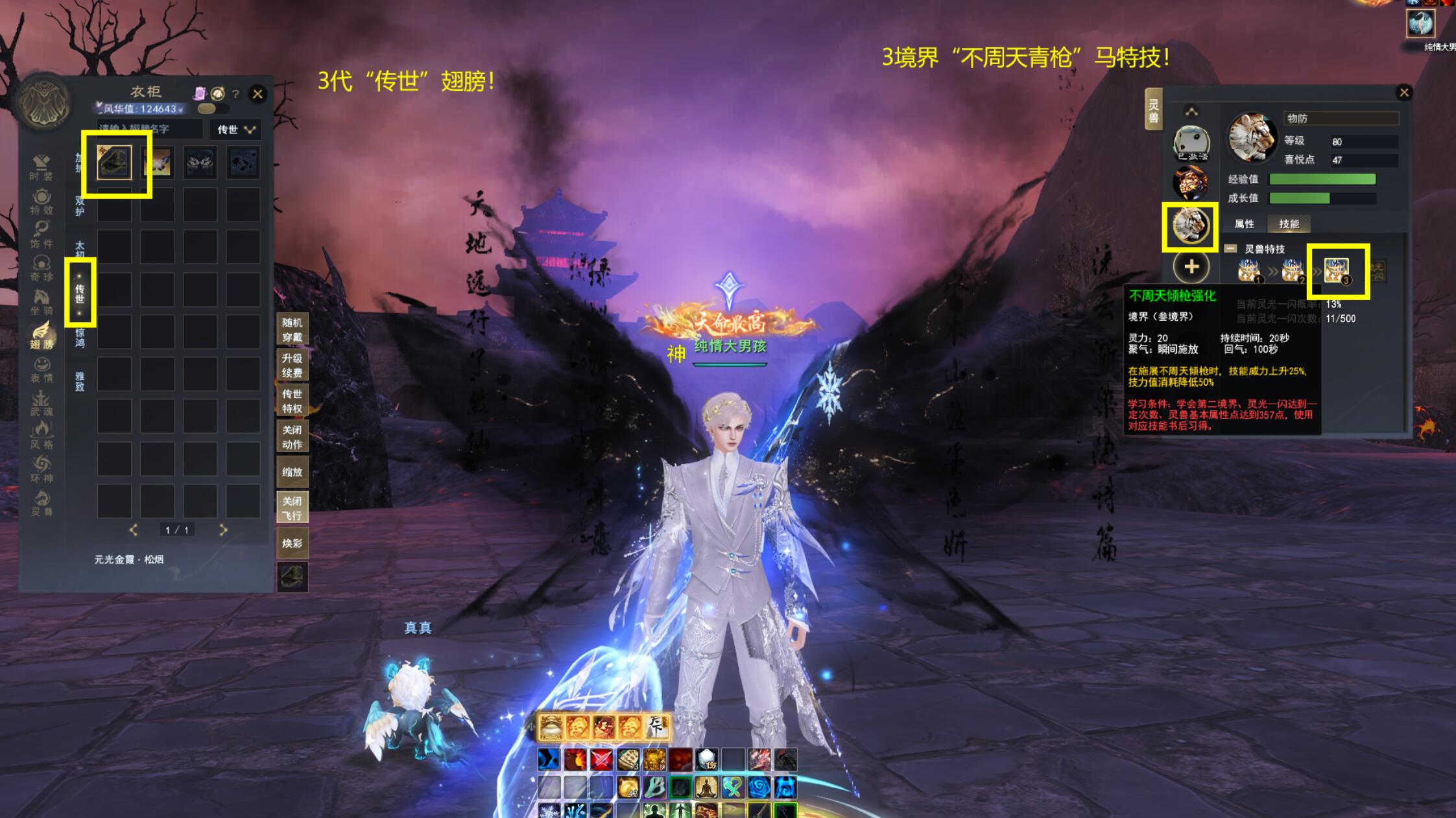Choose the first highlighted wing slot

(115, 162)
